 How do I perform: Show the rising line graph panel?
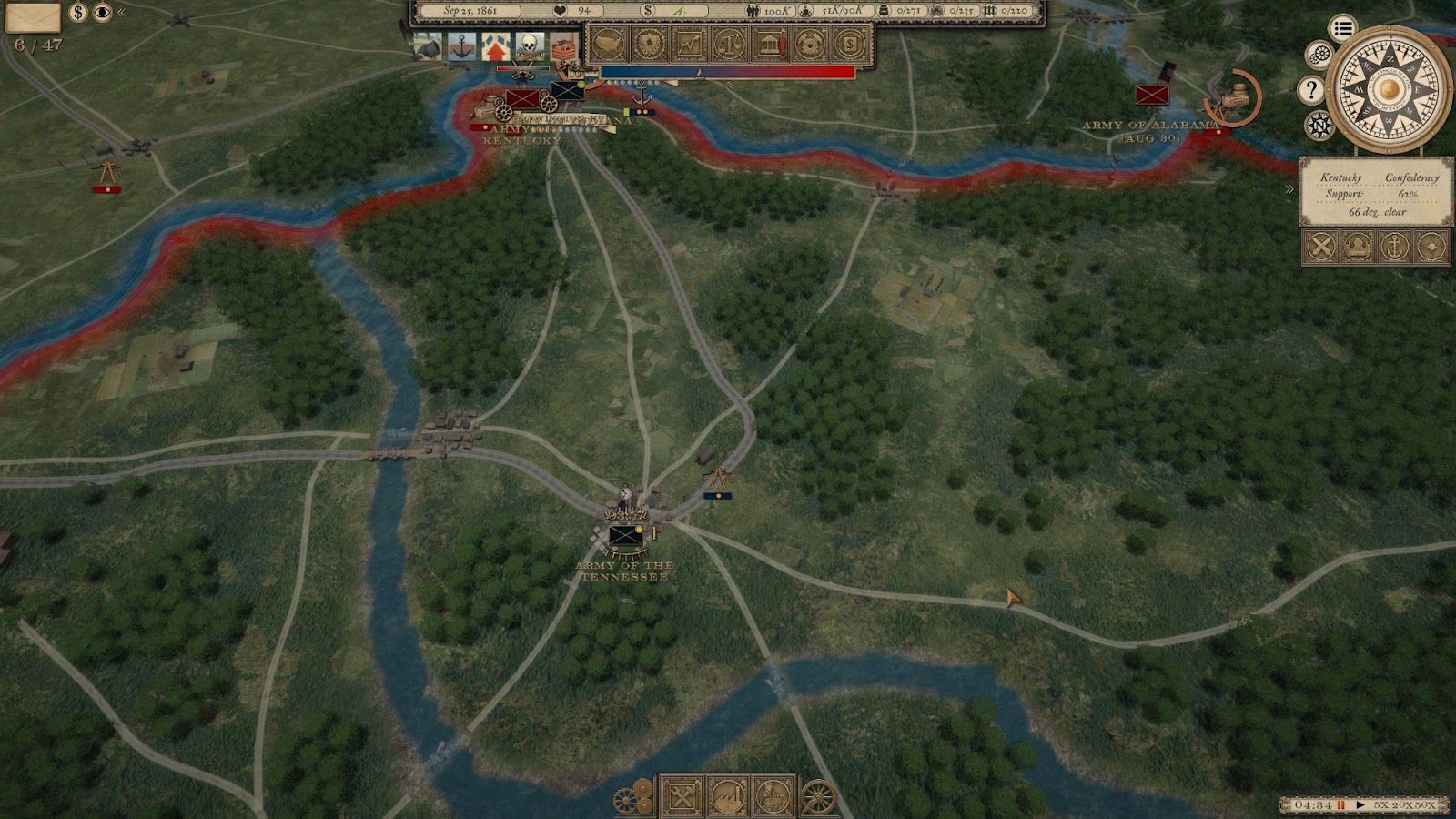[x=689, y=43]
